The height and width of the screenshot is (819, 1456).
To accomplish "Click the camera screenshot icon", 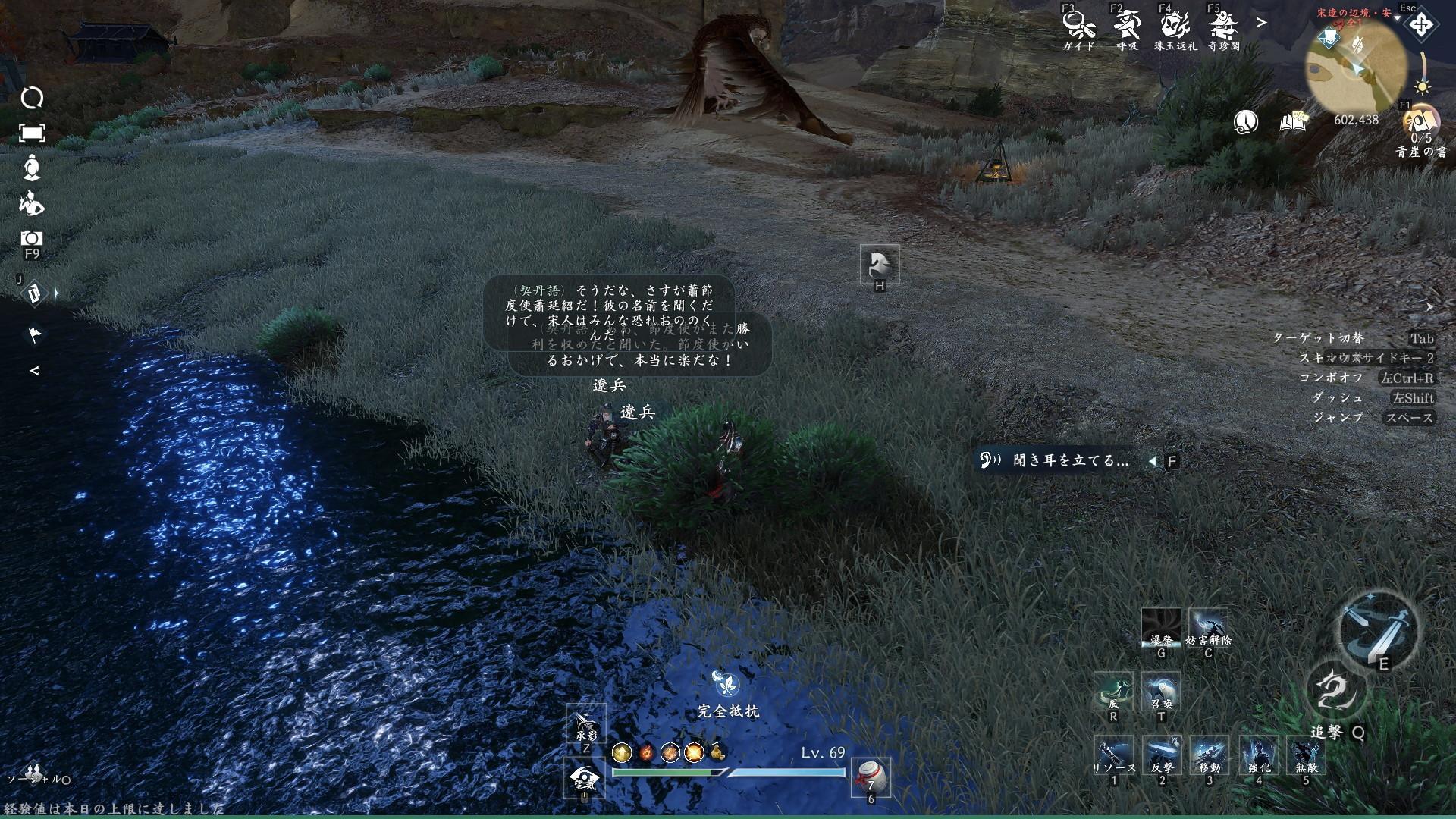I will (32, 238).
